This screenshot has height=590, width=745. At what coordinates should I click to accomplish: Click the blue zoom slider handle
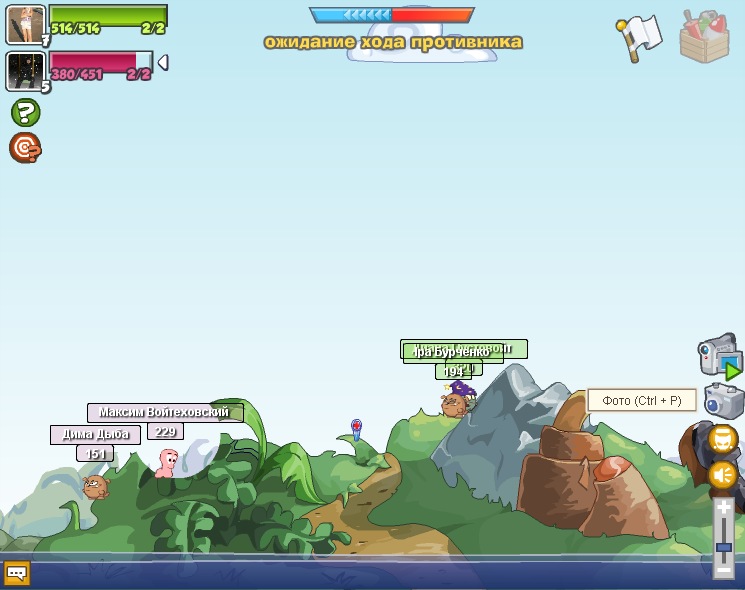[x=723, y=548]
